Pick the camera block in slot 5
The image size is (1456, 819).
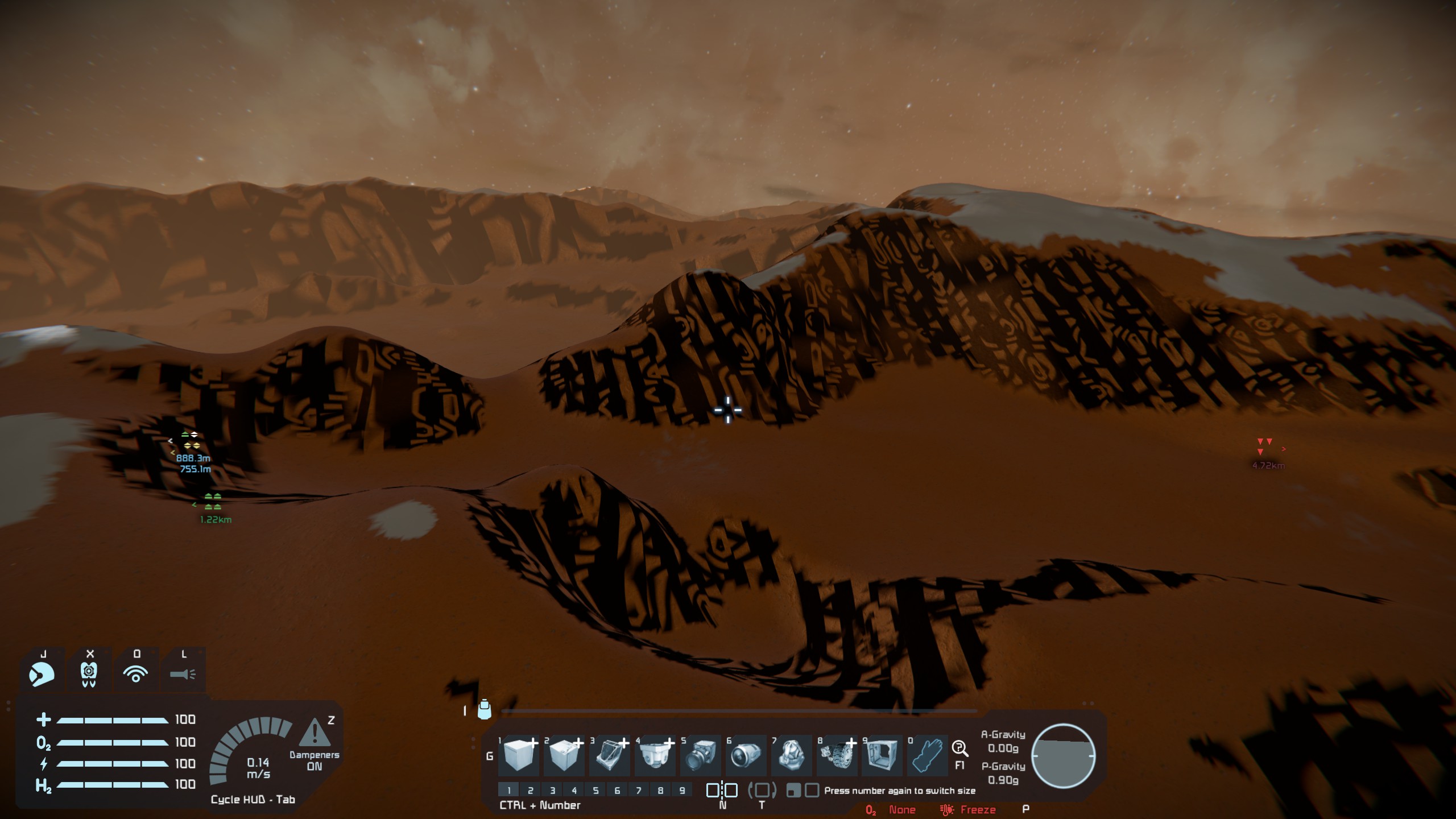click(x=700, y=755)
